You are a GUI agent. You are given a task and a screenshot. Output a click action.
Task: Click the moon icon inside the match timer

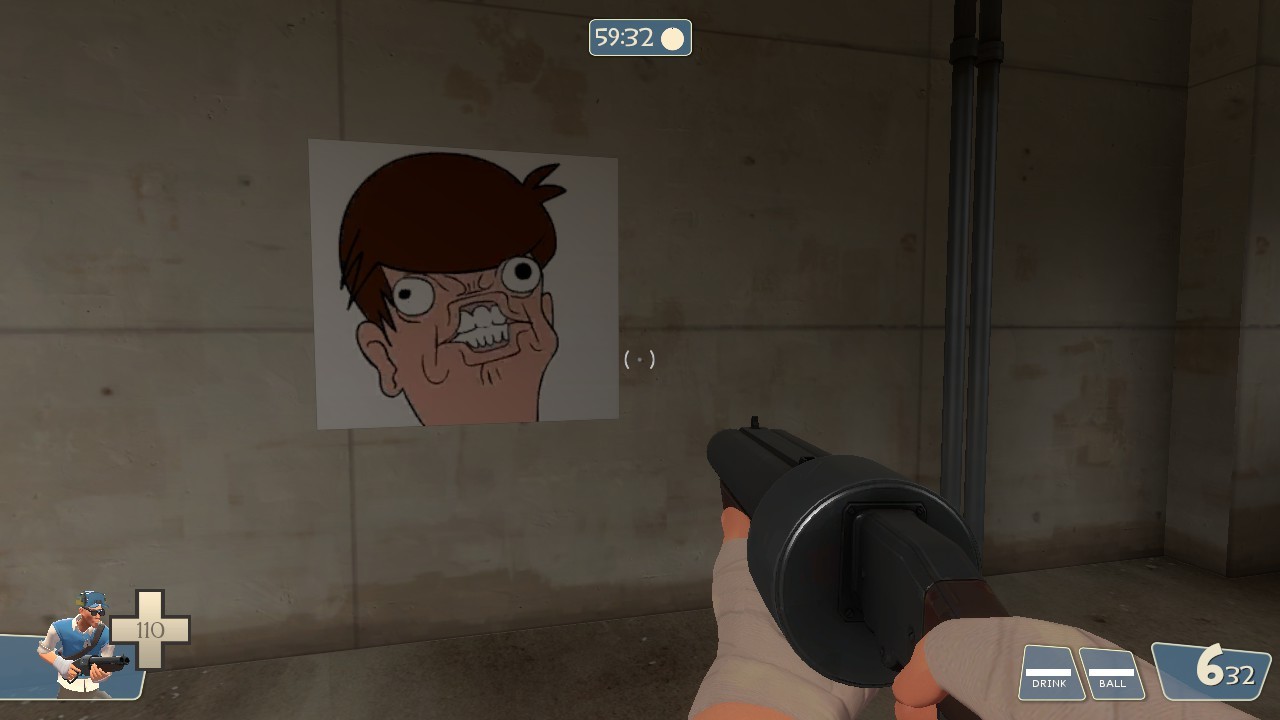point(674,38)
